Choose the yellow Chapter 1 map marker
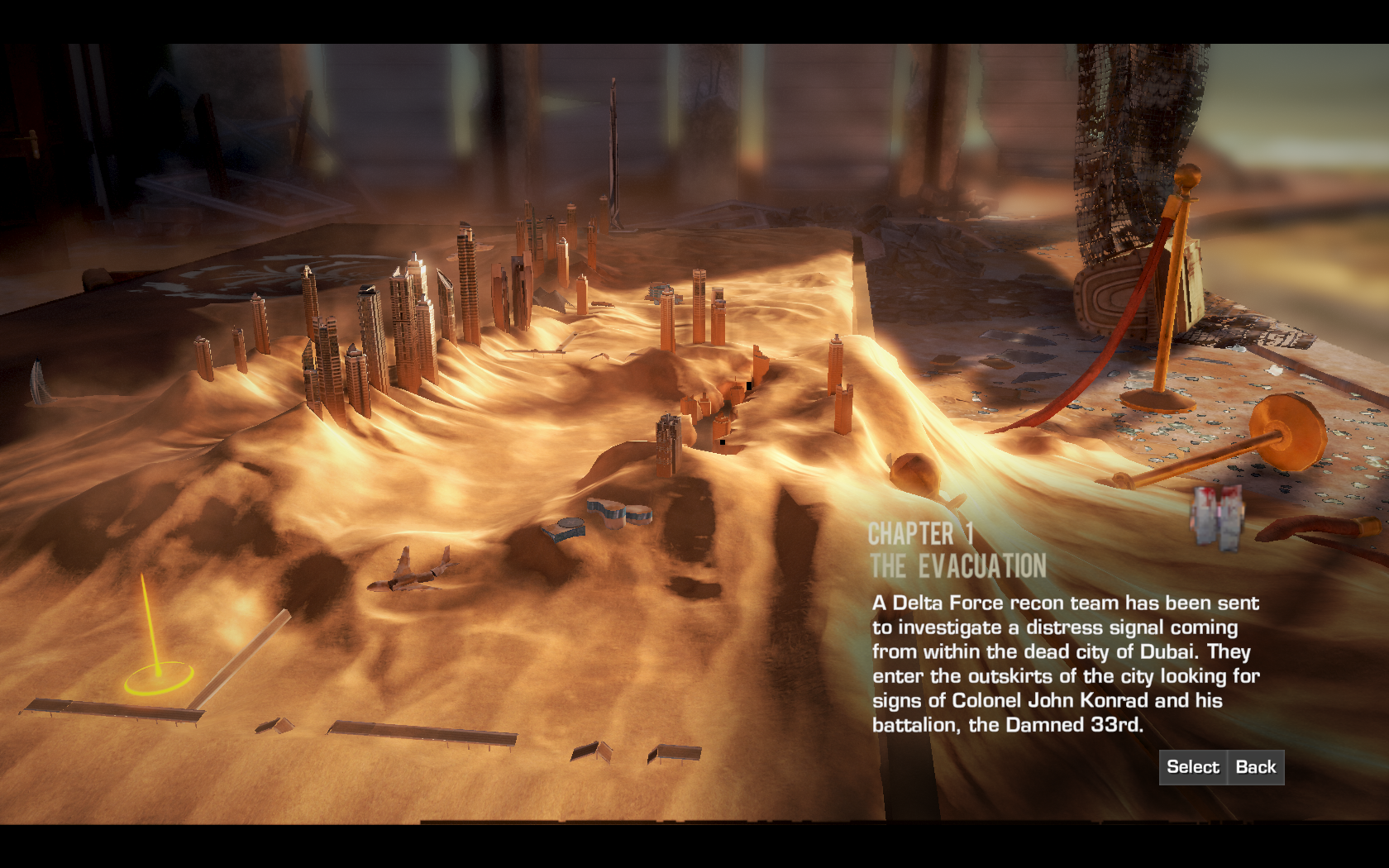Image resolution: width=1389 pixels, height=868 pixels. pos(158,680)
